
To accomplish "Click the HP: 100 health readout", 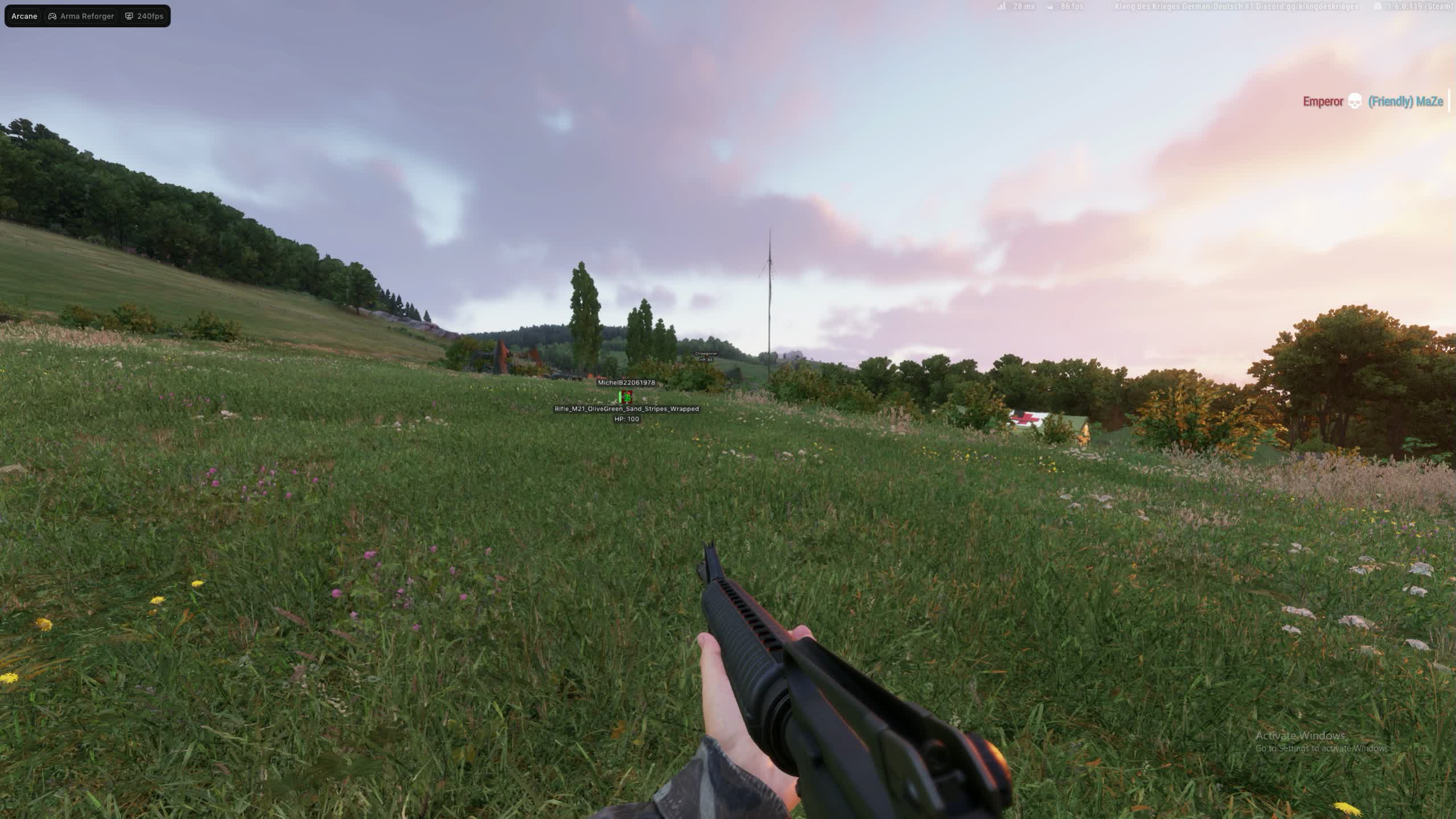I will [x=626, y=419].
